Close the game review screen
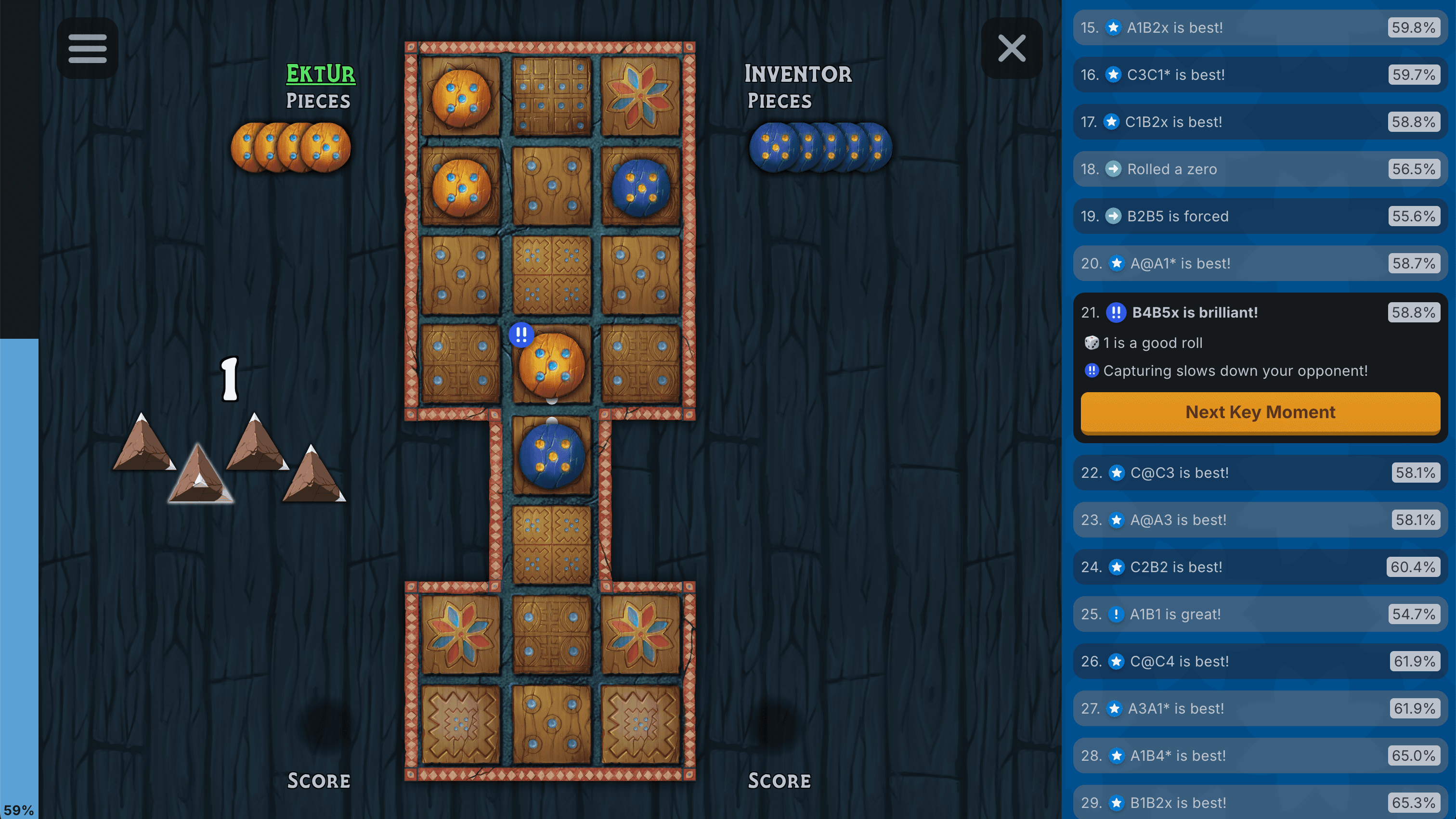This screenshot has width=1456, height=819. point(1011,48)
